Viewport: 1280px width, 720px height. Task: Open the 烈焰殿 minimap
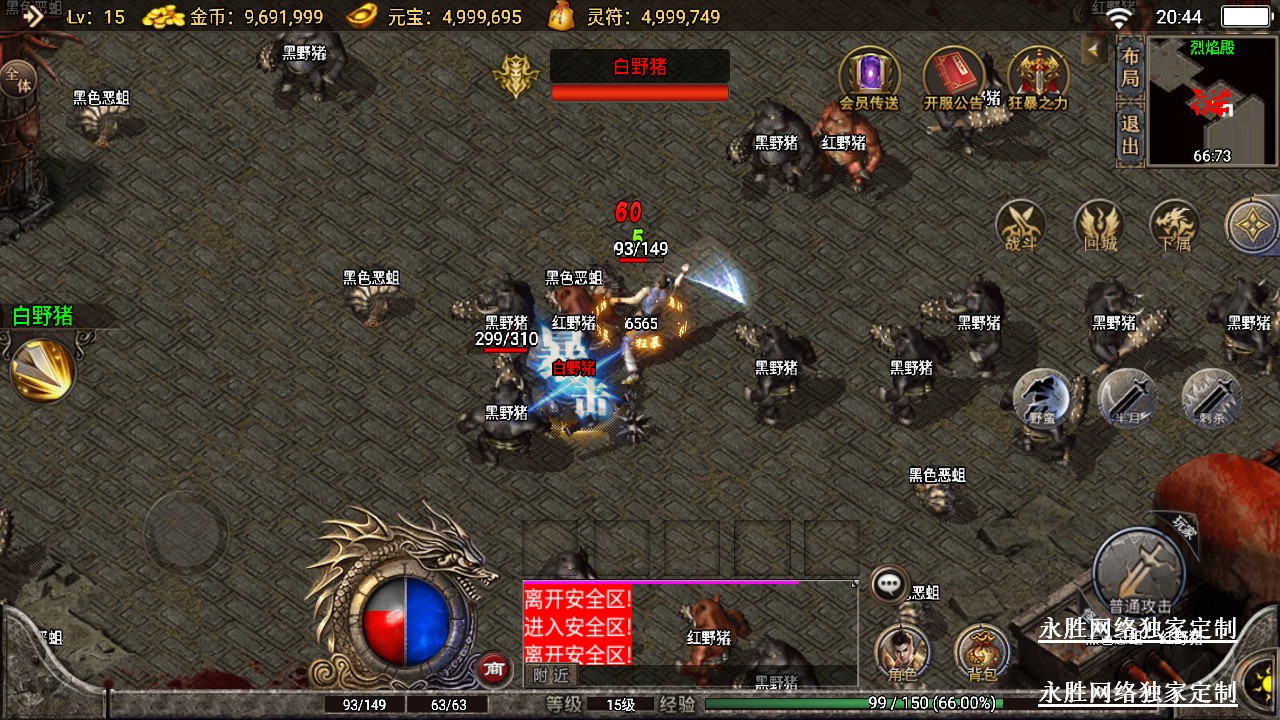coord(1211,100)
